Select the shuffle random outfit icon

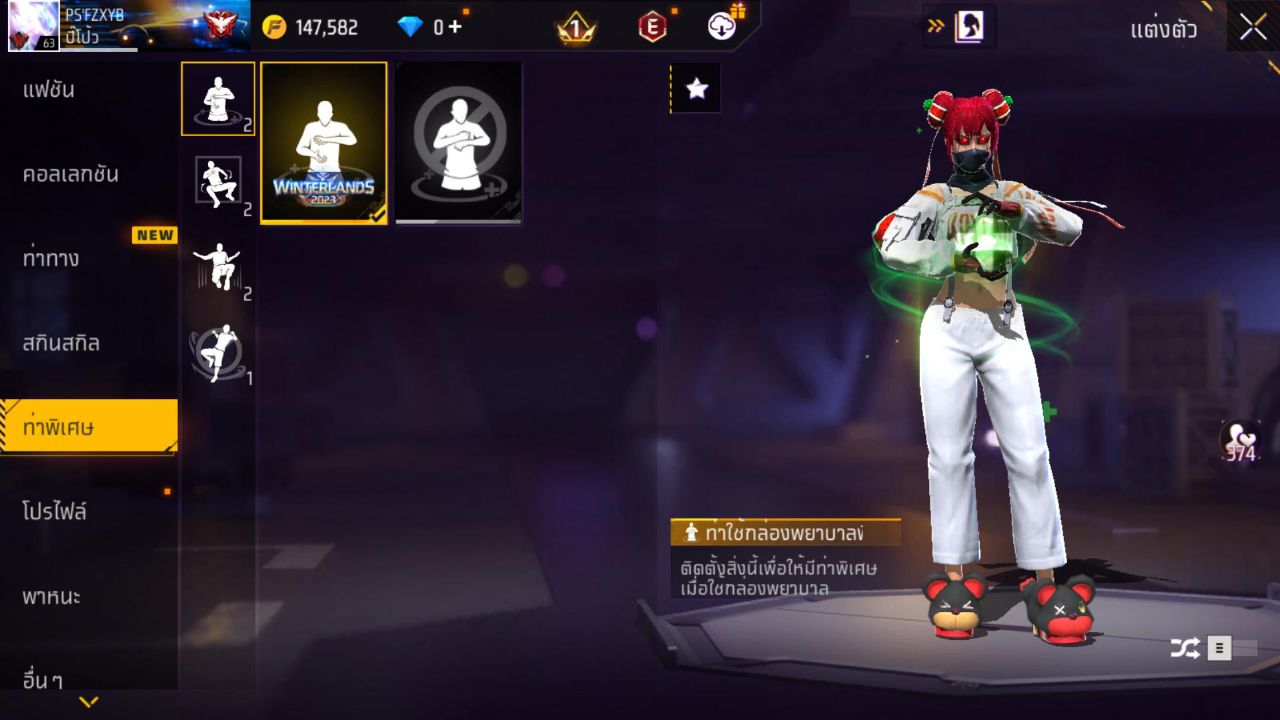point(1184,647)
